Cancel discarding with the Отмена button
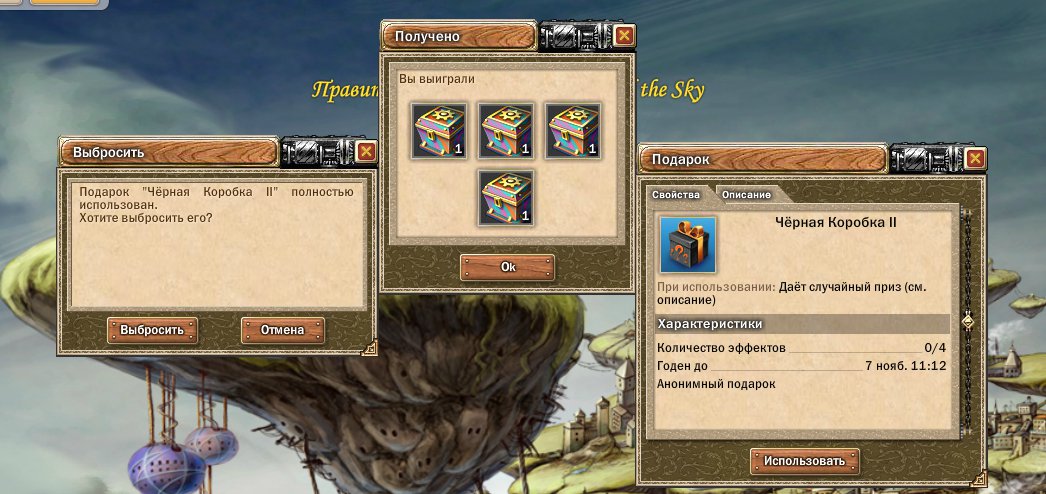The height and width of the screenshot is (494, 1046). tap(282, 330)
